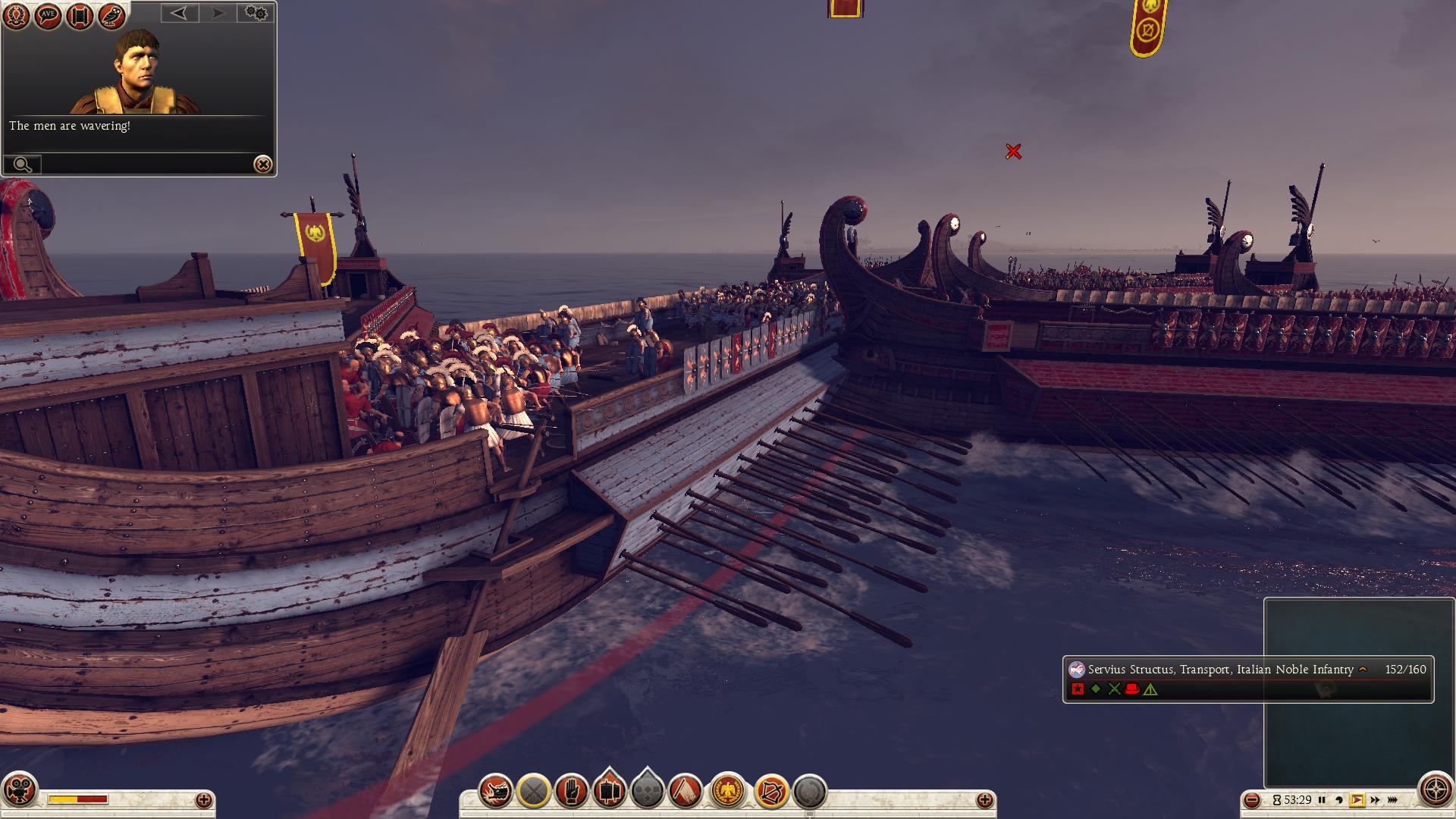The width and height of the screenshot is (1456, 819).
Task: Show the previous advisor message
Action: (x=179, y=13)
